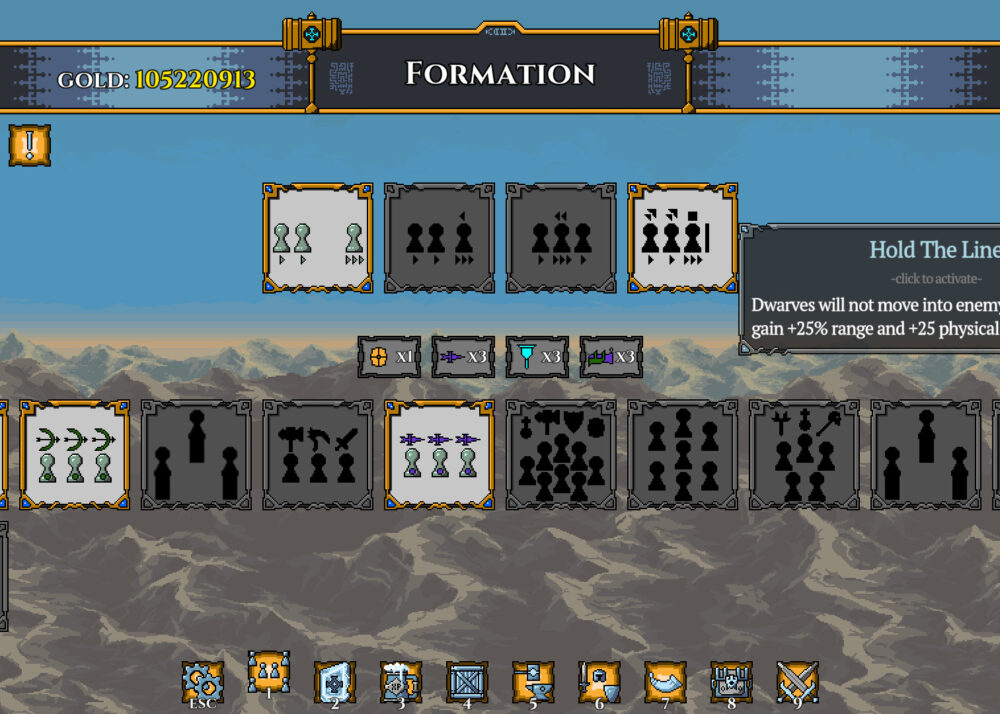Start battle with the crossed swords button
Screen dimensions: 1000x714
[797, 682]
